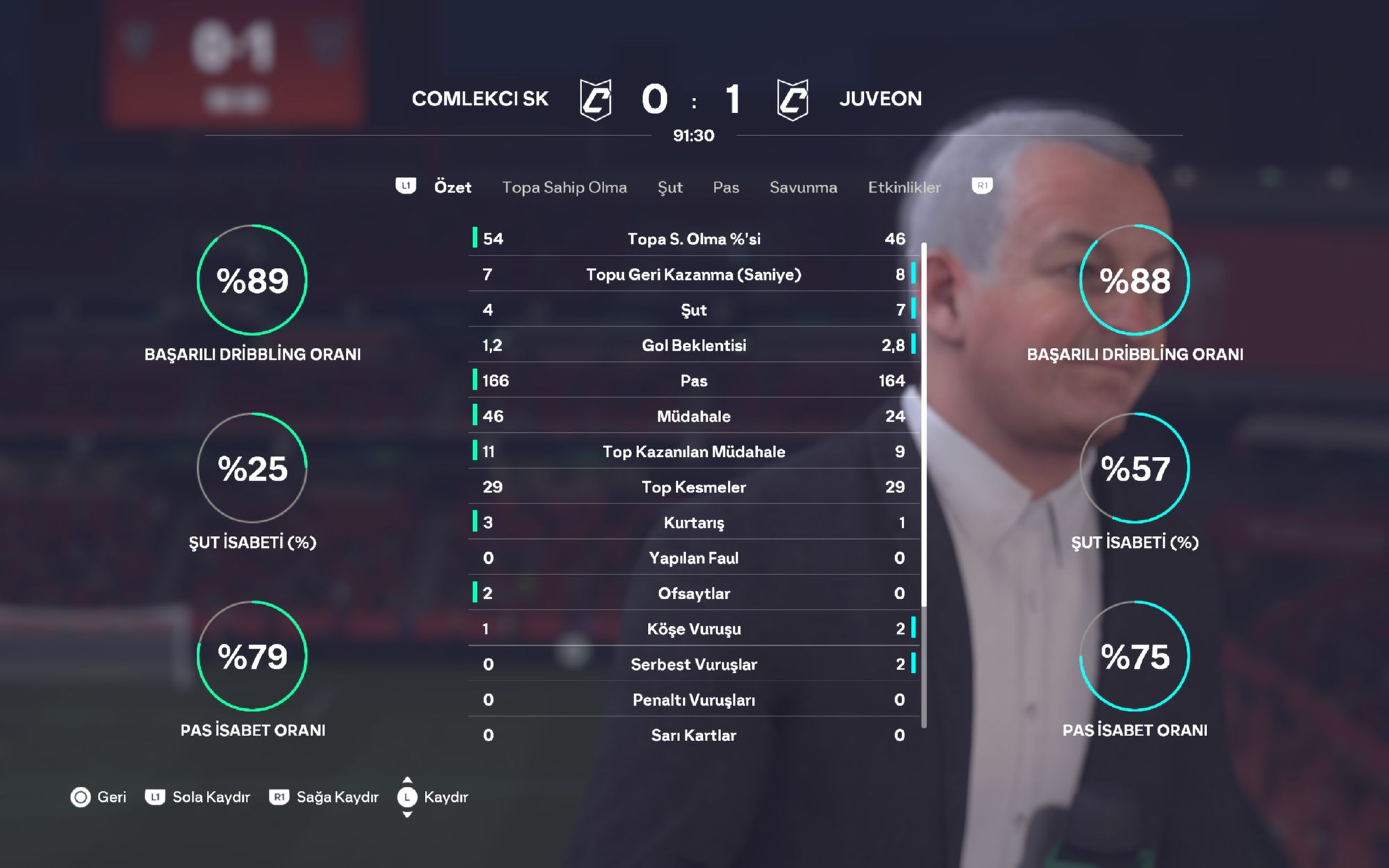Screen dimensions: 1389x868
Task: Choose the Köşe Vuruşu stat row
Action: pos(694,628)
